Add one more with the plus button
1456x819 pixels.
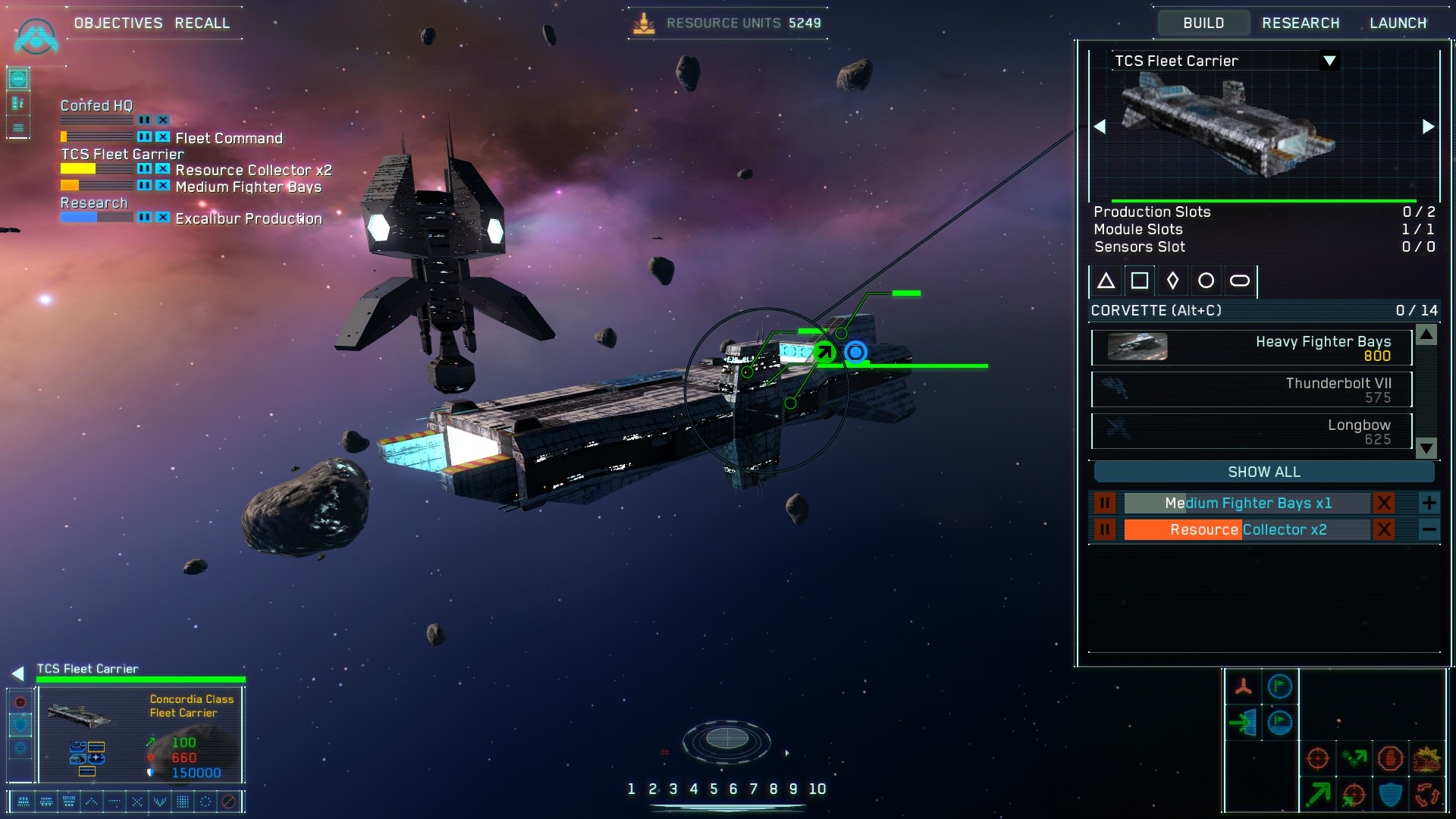click(x=1429, y=503)
